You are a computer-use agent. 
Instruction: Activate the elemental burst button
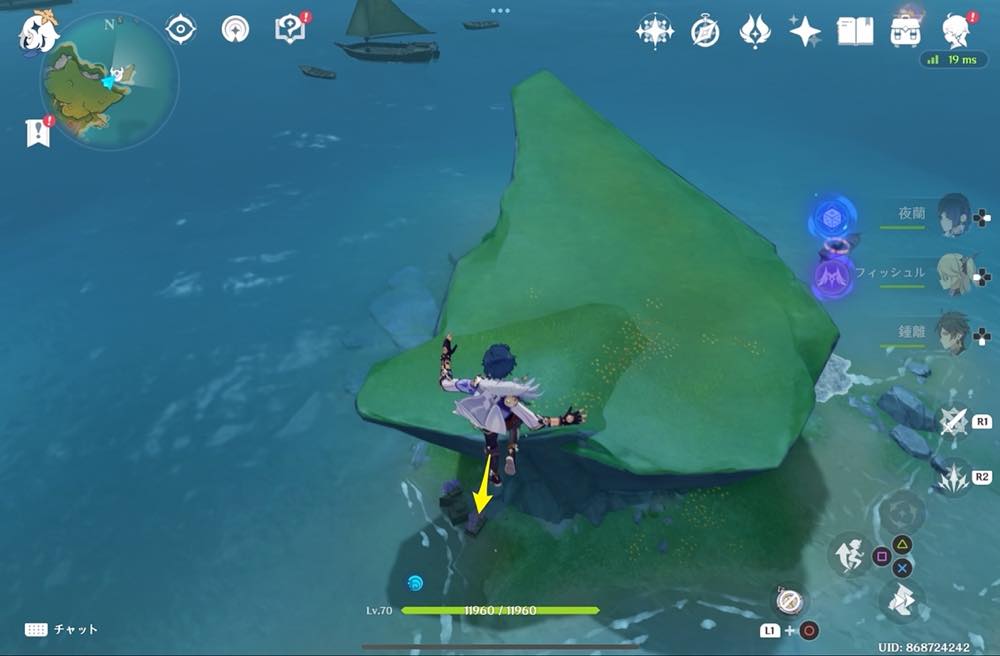954,477
